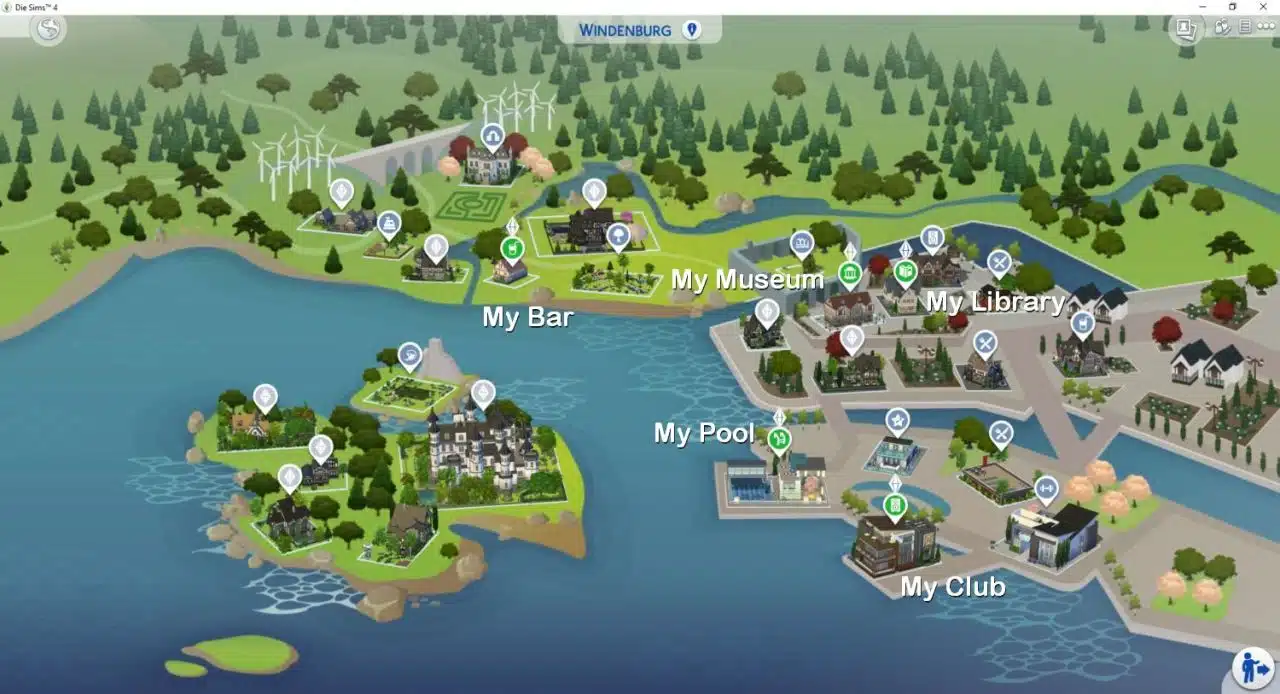
Task: Click the Windenburg location pin icon
Action: point(691,30)
